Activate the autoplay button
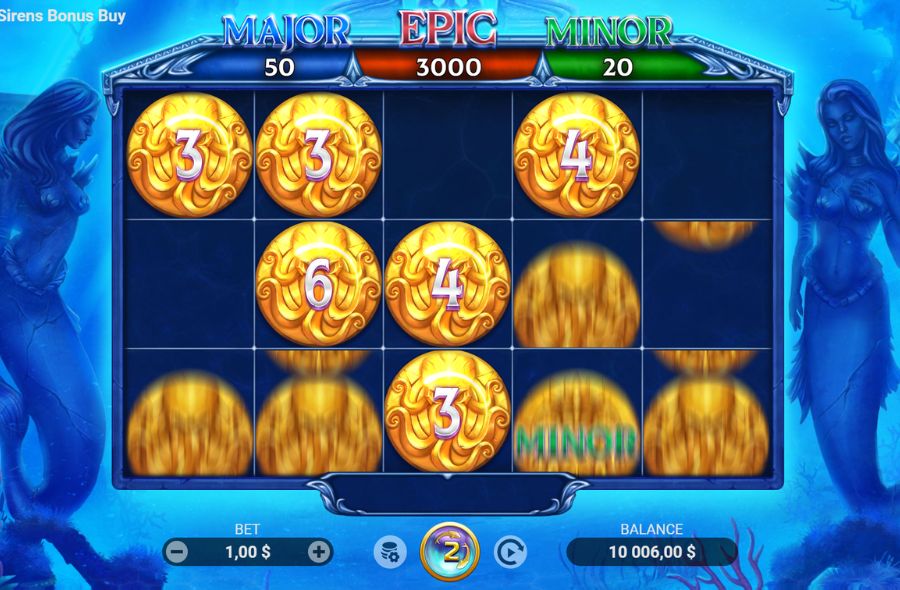 click(x=510, y=551)
